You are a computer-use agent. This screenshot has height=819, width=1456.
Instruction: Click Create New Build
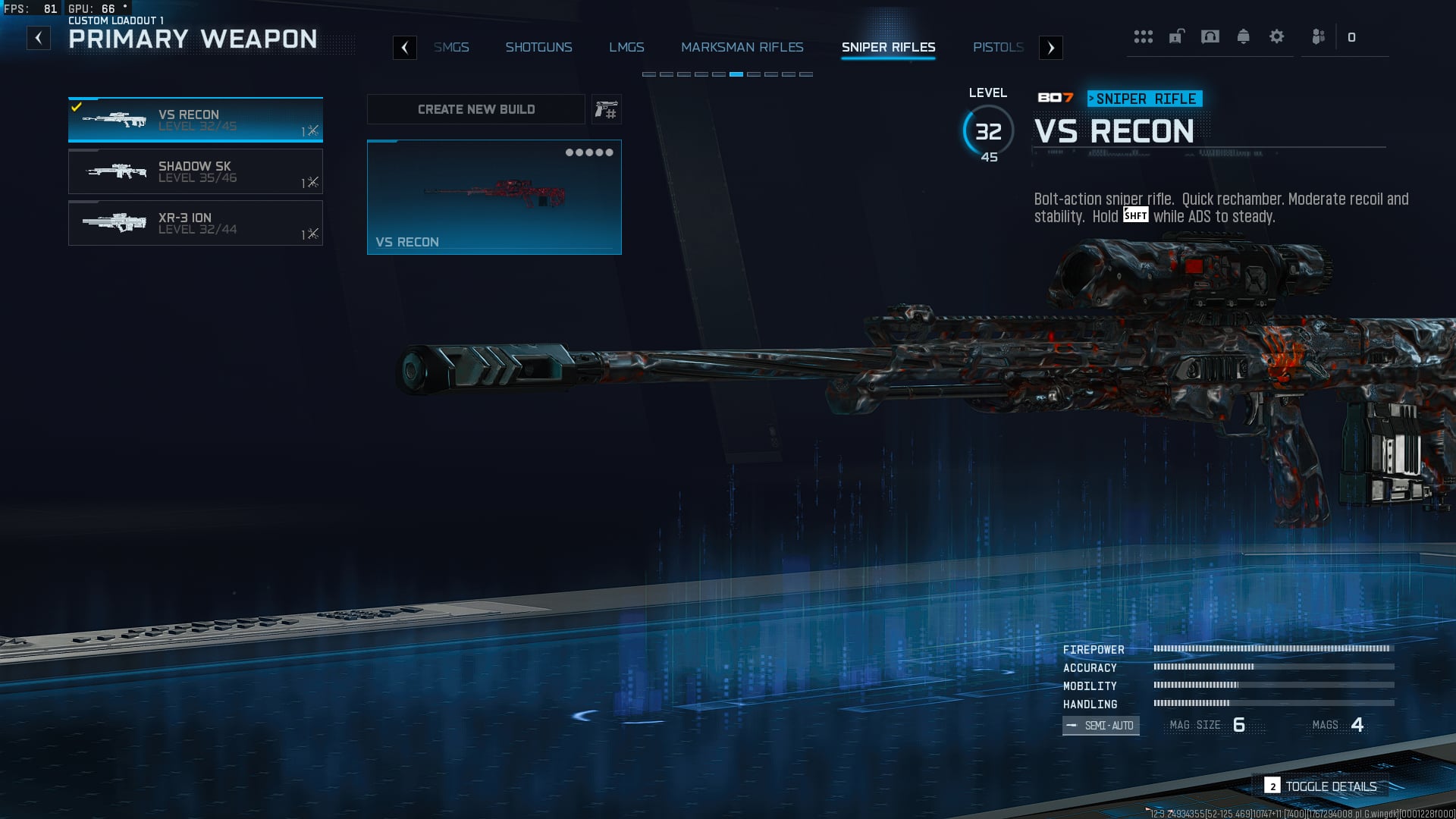[476, 109]
